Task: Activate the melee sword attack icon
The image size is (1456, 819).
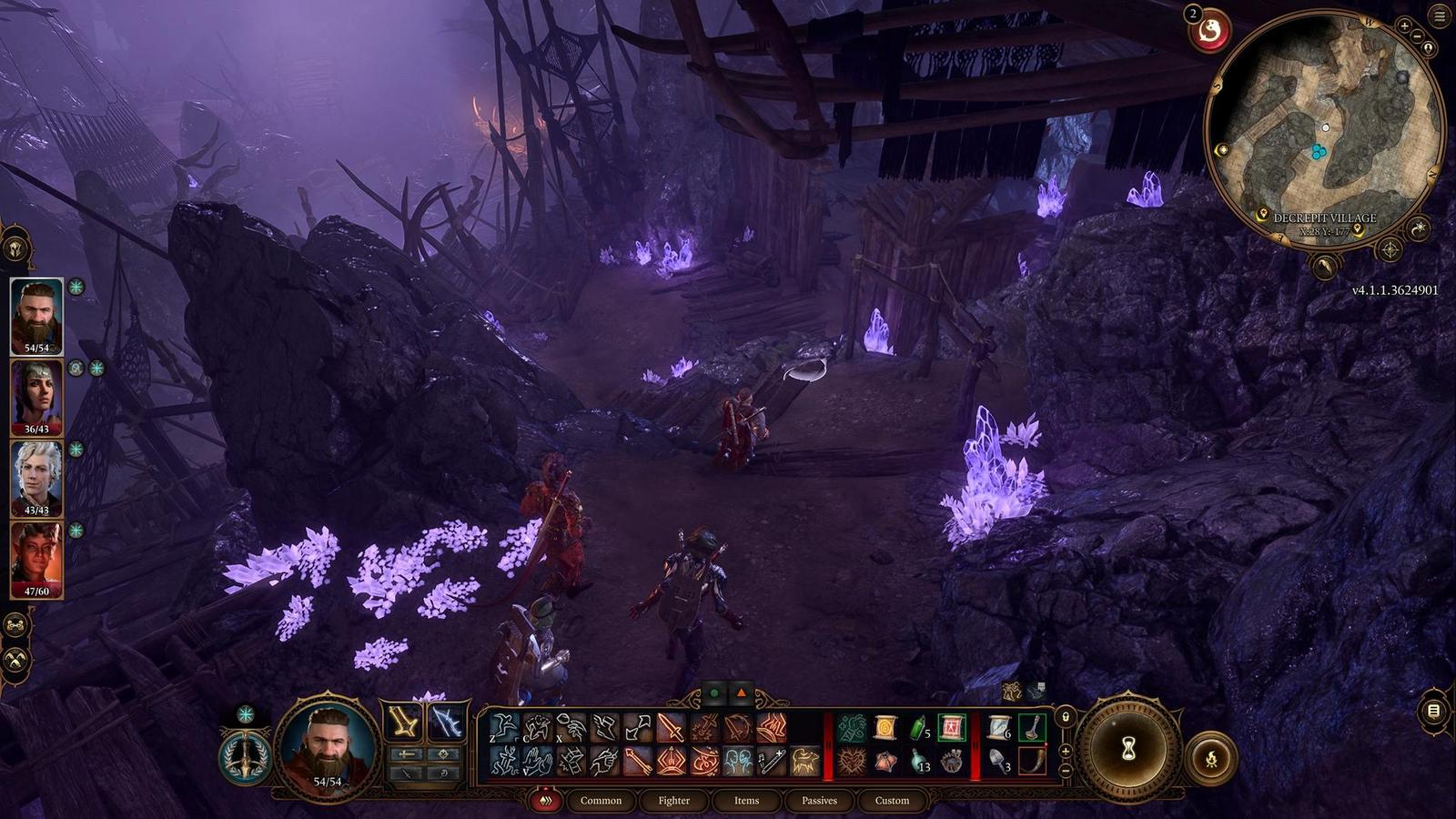Action: pos(671,728)
